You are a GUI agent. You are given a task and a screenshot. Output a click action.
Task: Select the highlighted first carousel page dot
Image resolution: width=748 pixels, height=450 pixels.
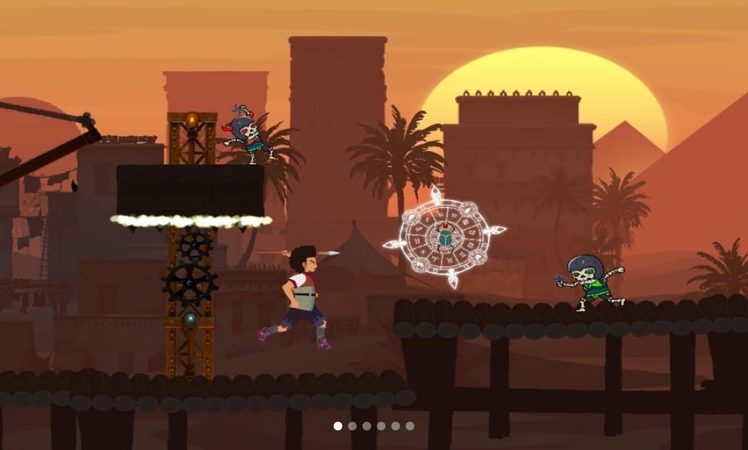(338, 426)
